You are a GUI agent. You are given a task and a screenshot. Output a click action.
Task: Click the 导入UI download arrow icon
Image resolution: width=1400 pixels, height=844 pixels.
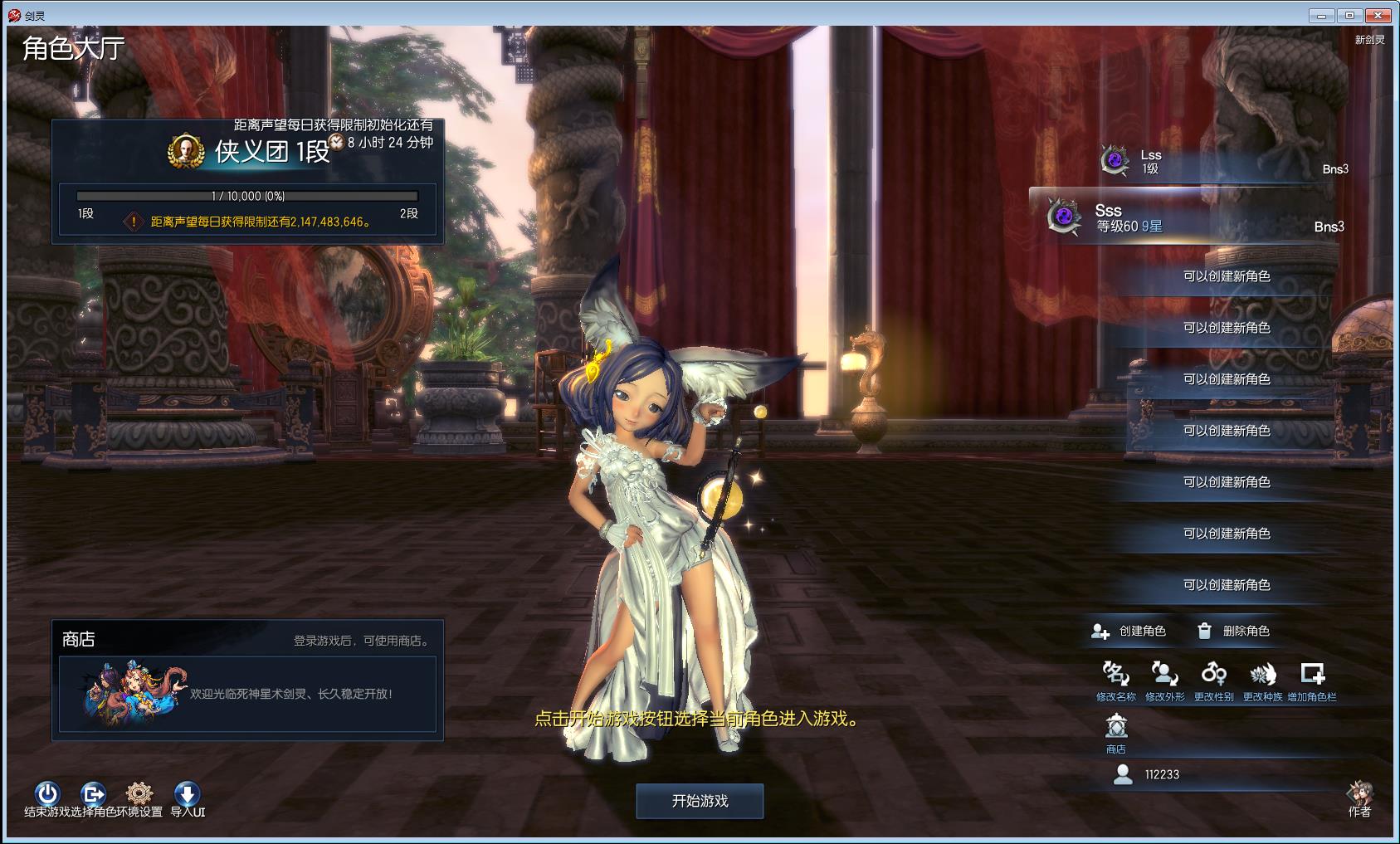click(187, 793)
